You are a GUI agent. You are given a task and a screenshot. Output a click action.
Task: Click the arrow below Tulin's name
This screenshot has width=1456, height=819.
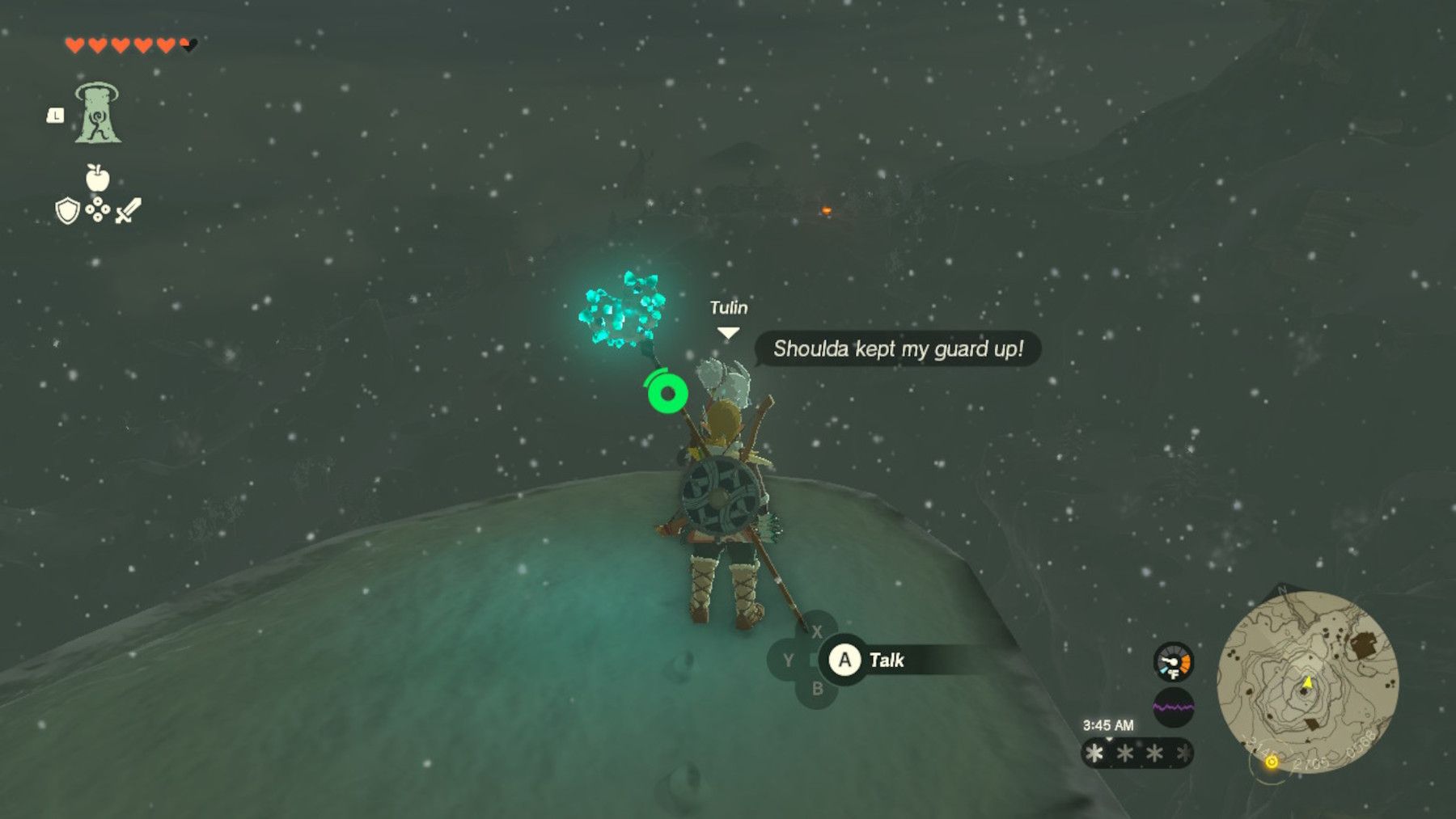(x=729, y=330)
